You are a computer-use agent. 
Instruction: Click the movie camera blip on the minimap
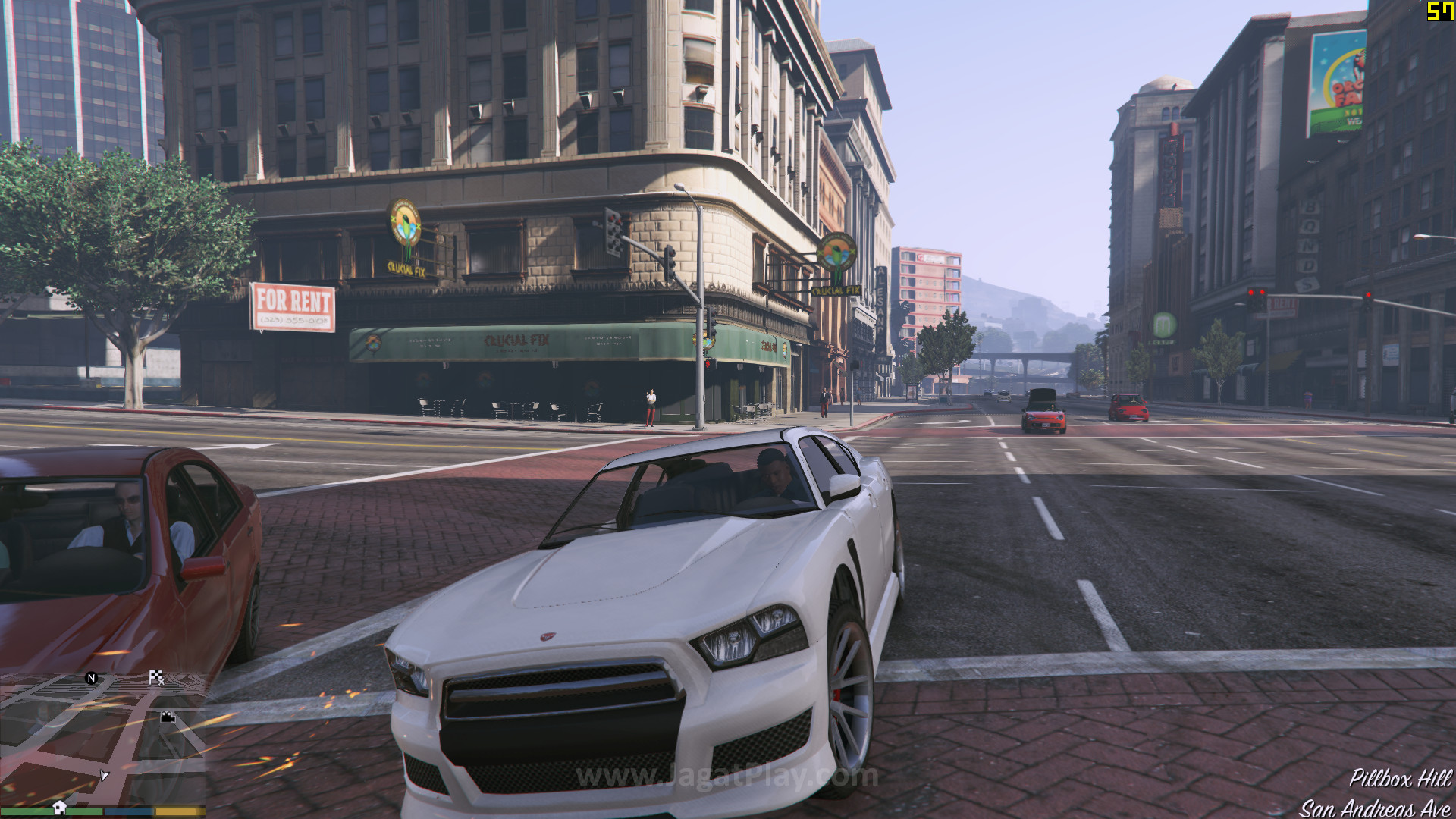click(x=168, y=717)
